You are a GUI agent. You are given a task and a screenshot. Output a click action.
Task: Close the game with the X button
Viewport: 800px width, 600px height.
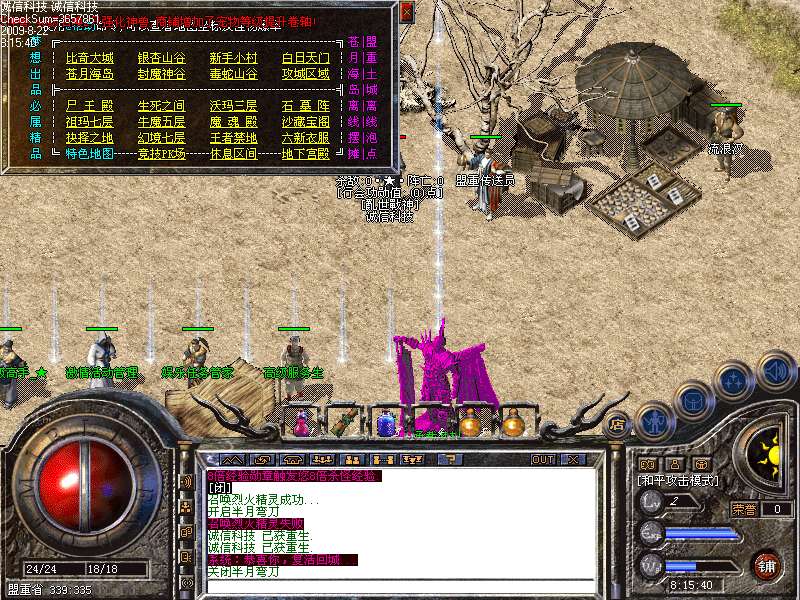click(574, 459)
